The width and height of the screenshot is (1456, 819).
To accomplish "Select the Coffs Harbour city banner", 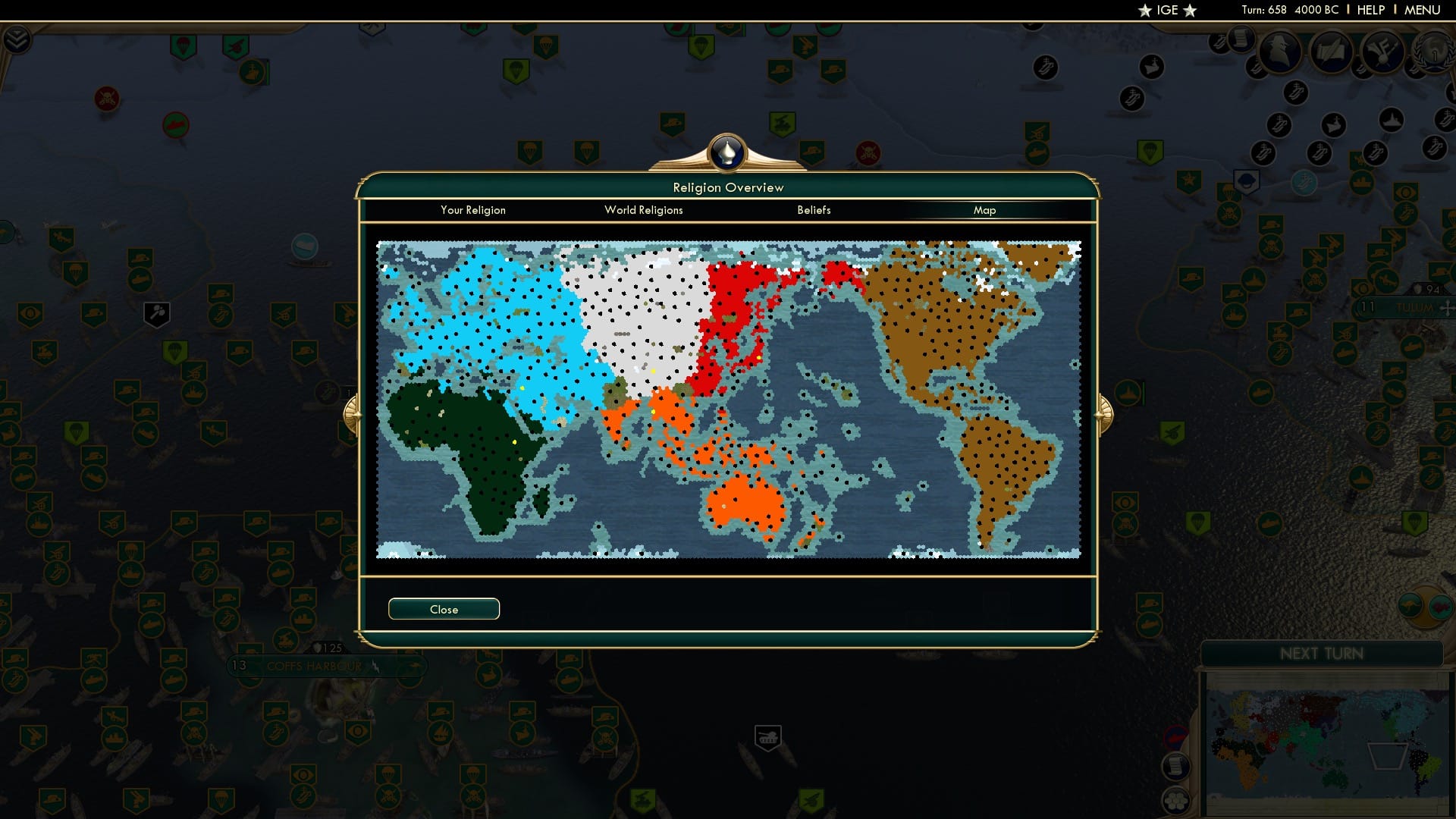I will coord(315,666).
